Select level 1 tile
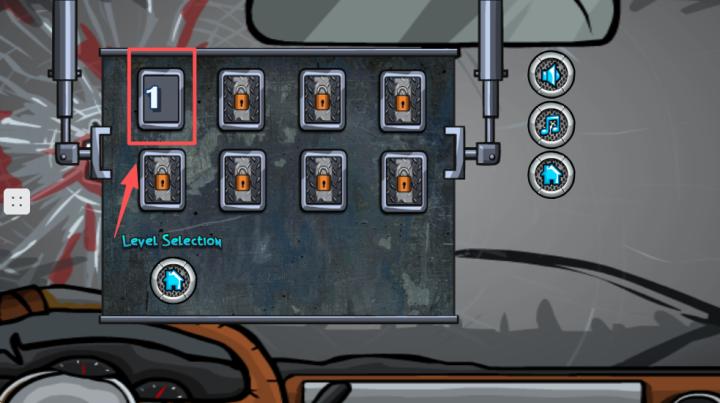The height and width of the screenshot is (403, 720). (x=160, y=99)
